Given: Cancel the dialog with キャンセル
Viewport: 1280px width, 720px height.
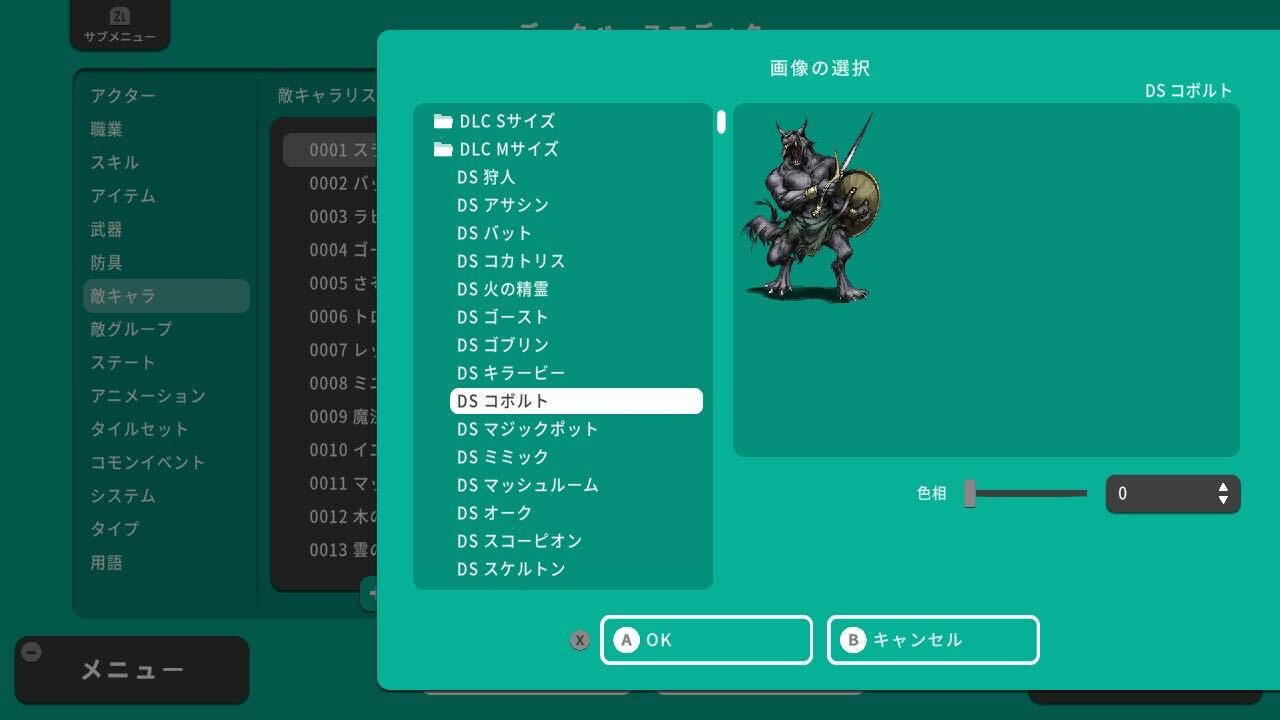Looking at the screenshot, I should [x=932, y=640].
